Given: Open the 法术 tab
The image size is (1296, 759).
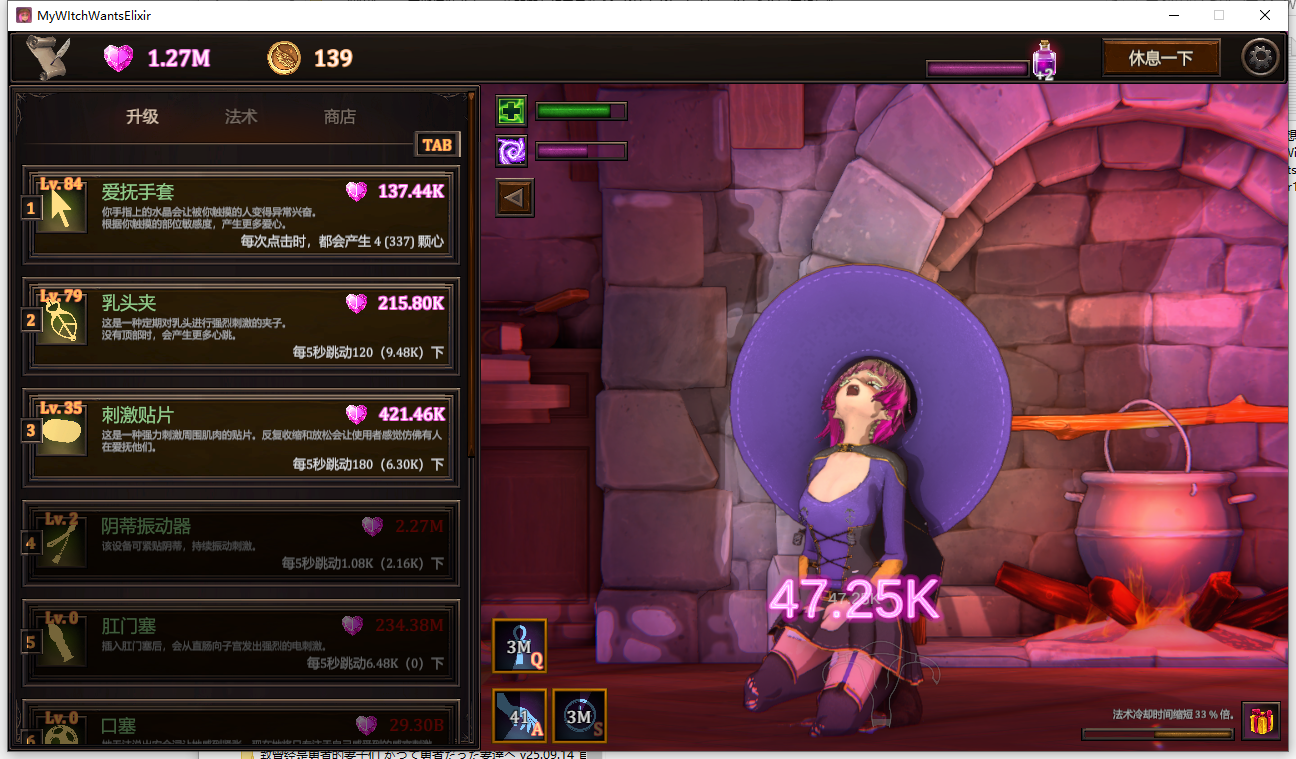Looking at the screenshot, I should tap(241, 117).
